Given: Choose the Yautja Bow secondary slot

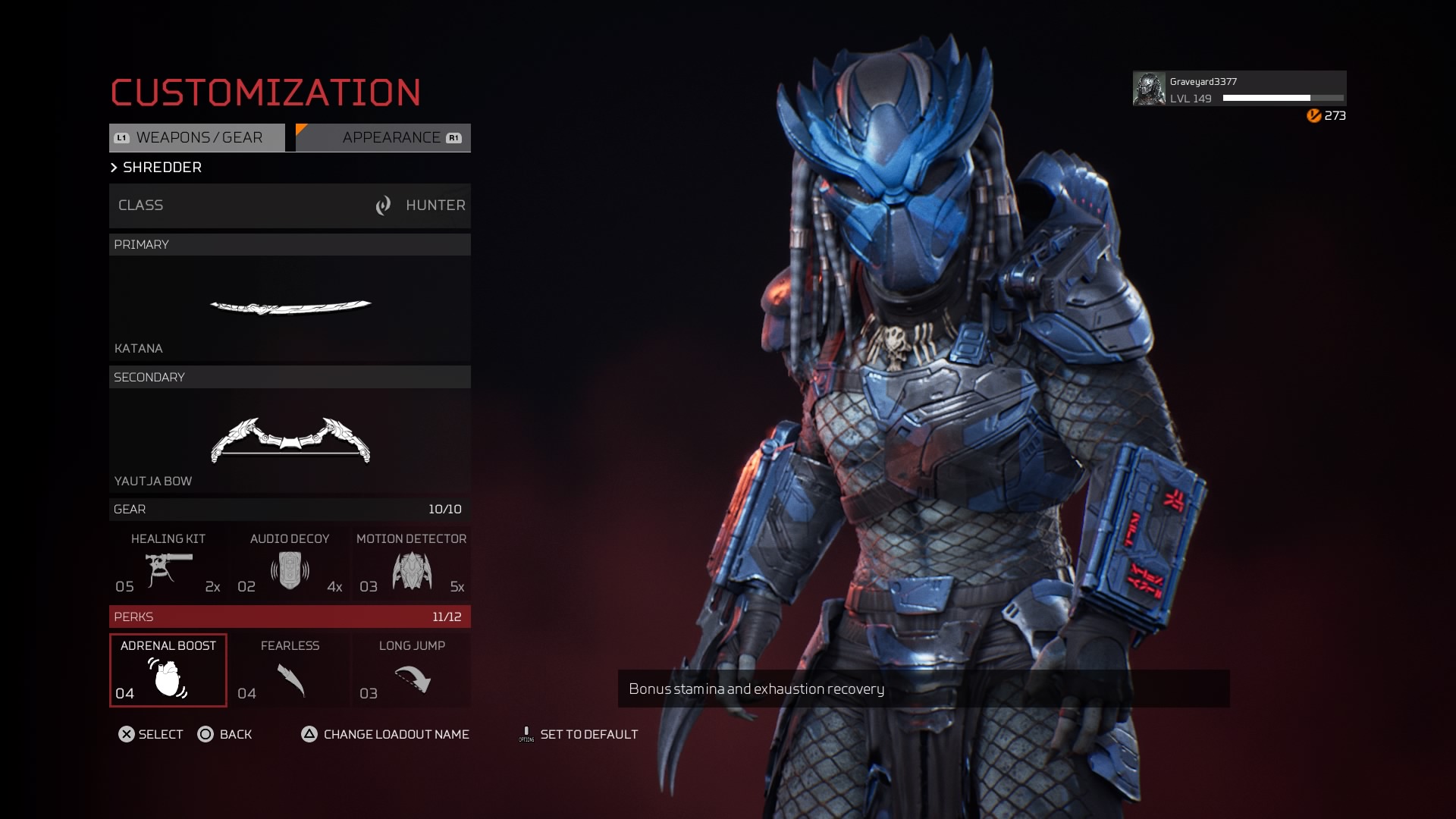Looking at the screenshot, I should [x=290, y=441].
